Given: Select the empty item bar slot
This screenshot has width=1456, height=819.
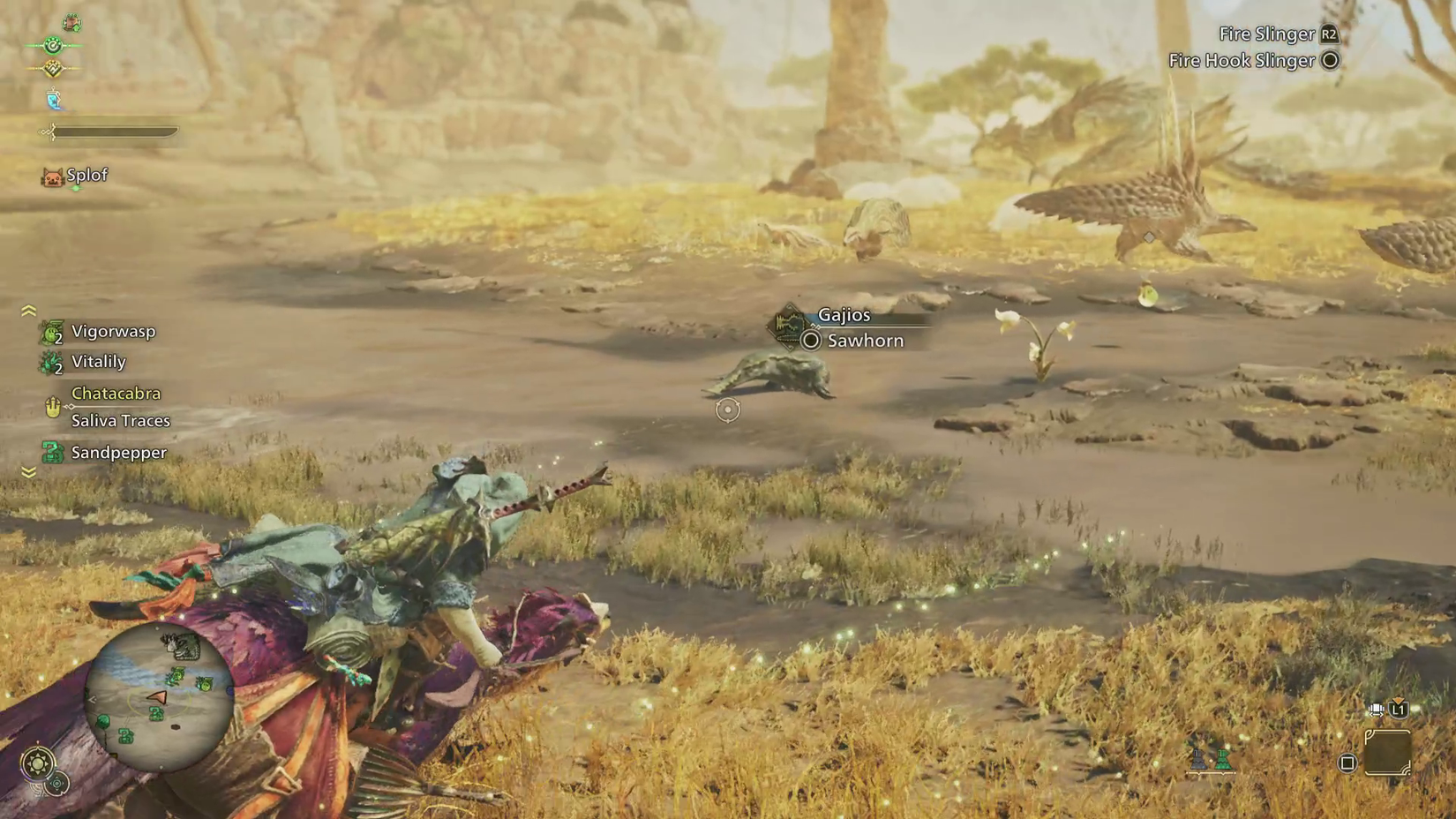Looking at the screenshot, I should click(x=1387, y=753).
